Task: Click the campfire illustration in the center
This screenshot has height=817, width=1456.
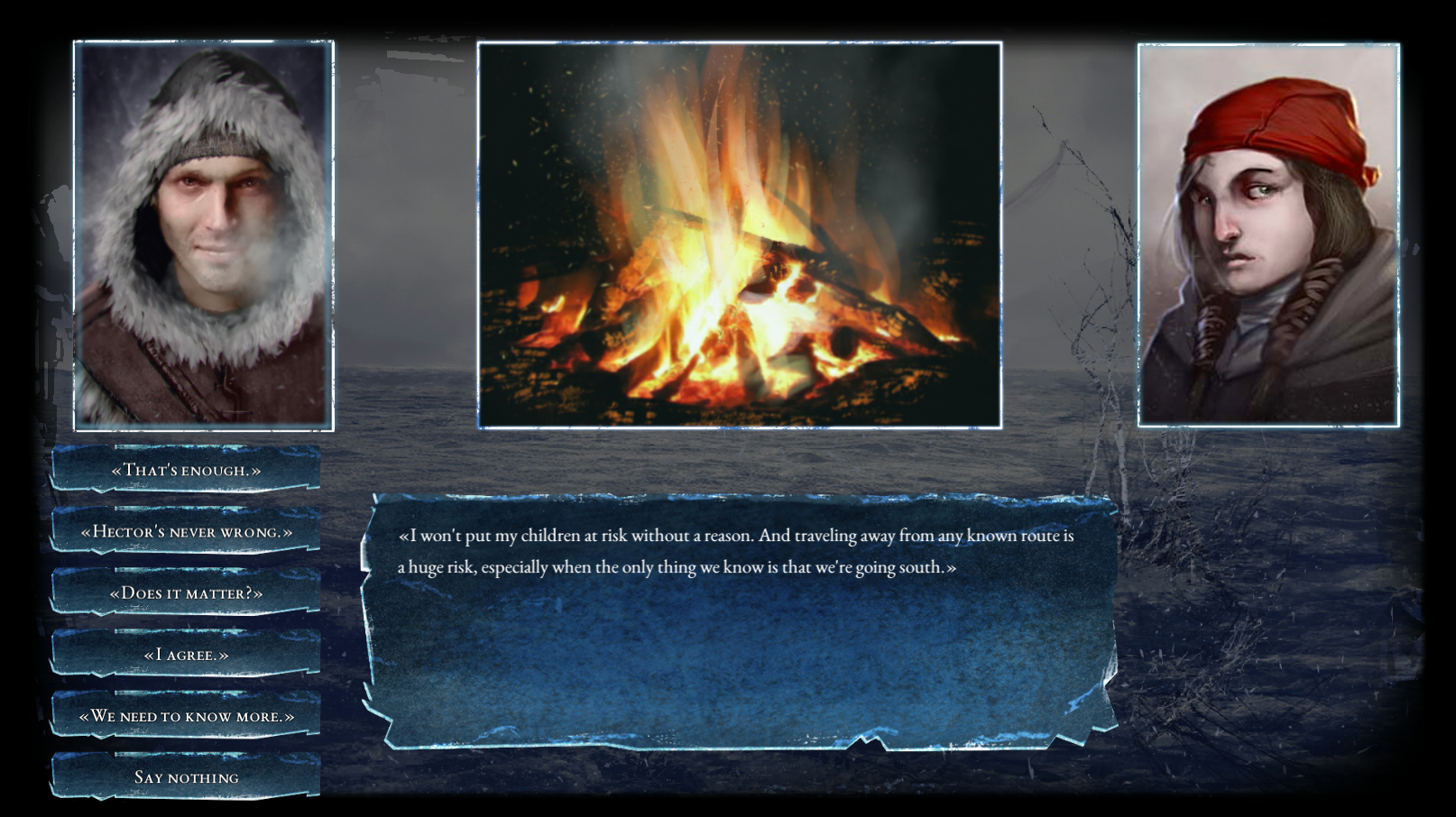Action: click(740, 234)
